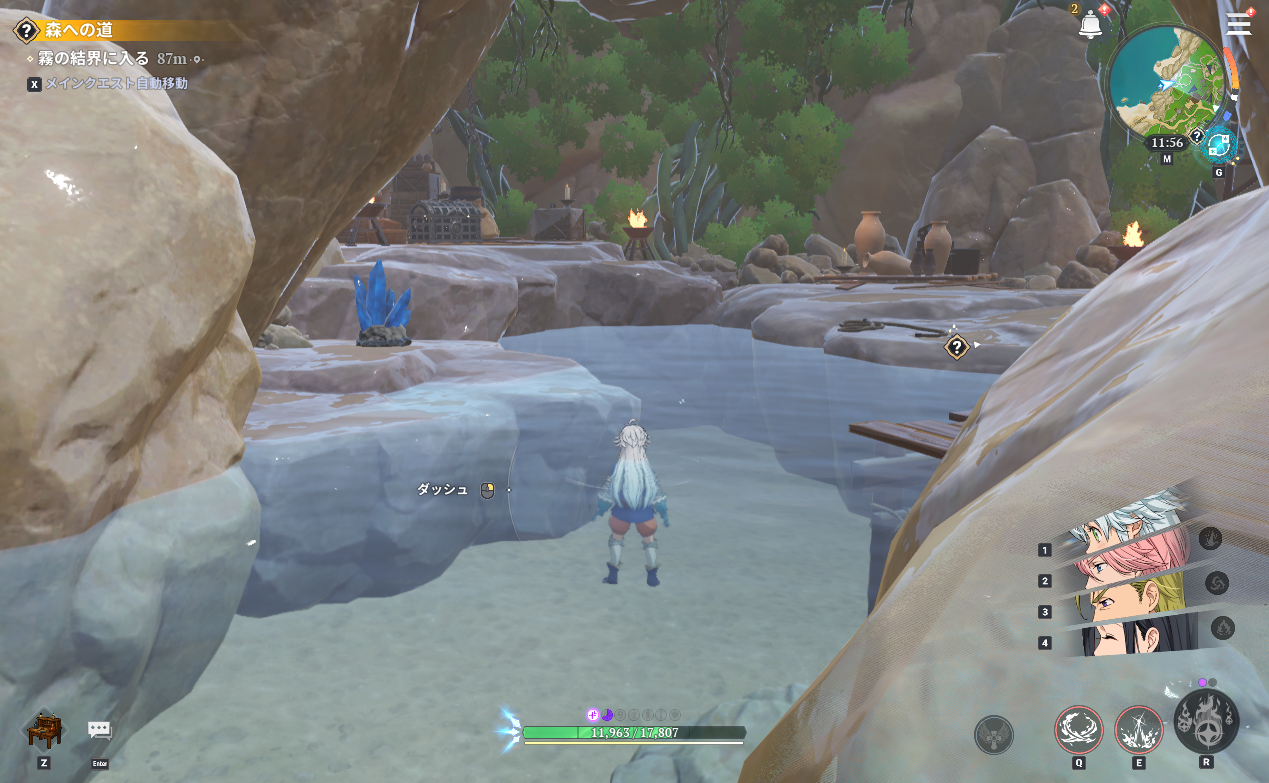
Task: Activate the flaming ultimate skill
Action: pos(1206,722)
